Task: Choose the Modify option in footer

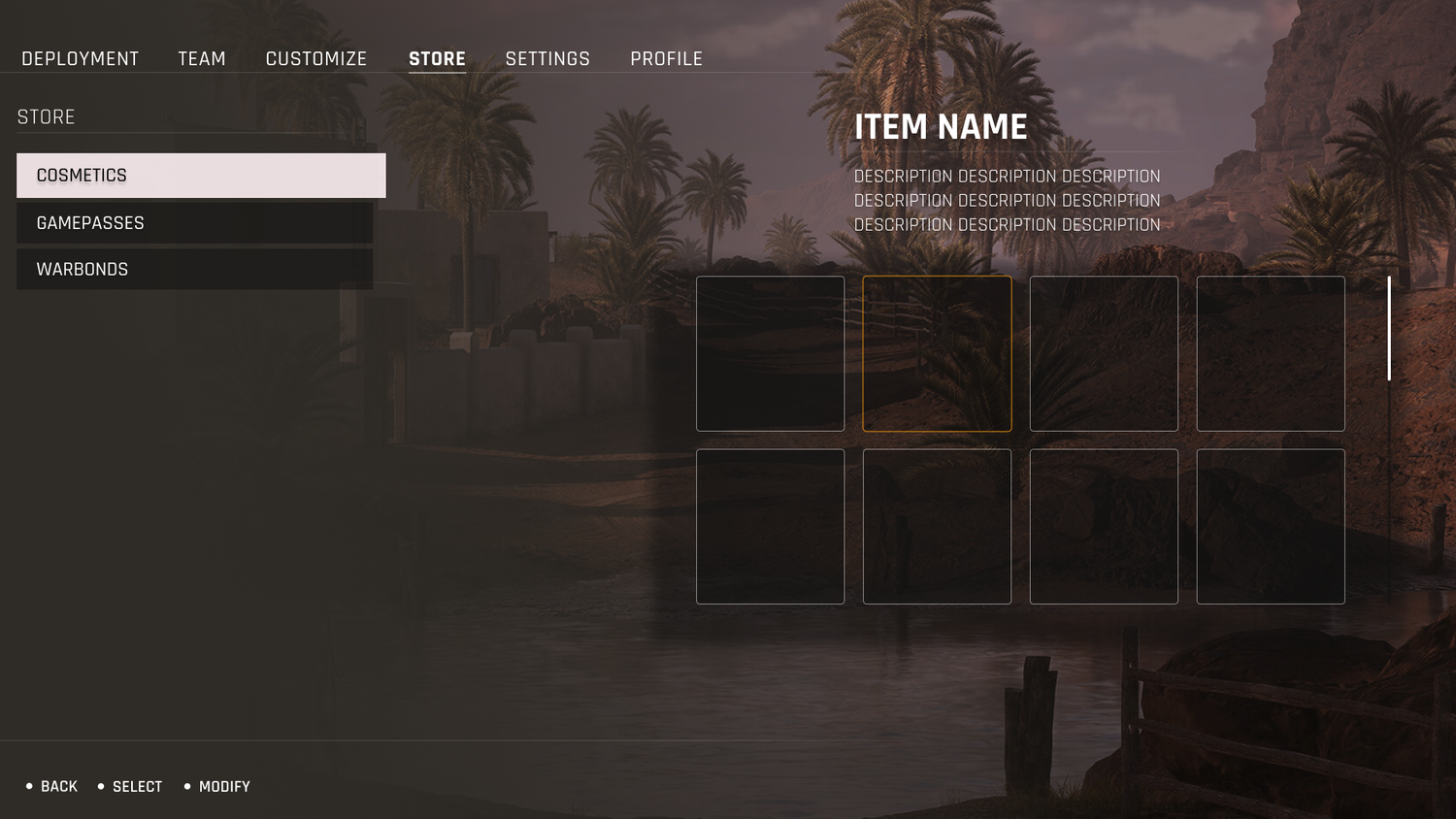Action: coord(224,787)
